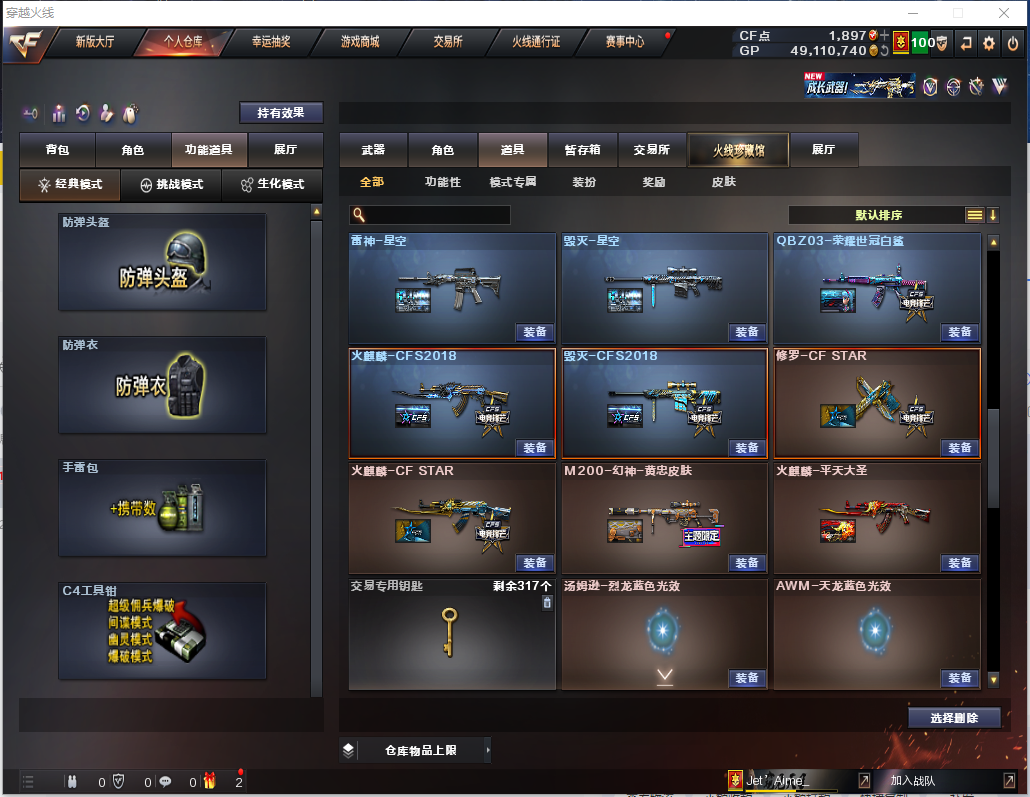Open the 赛事中心 tournament center
The image size is (1030, 797).
tap(625, 42)
